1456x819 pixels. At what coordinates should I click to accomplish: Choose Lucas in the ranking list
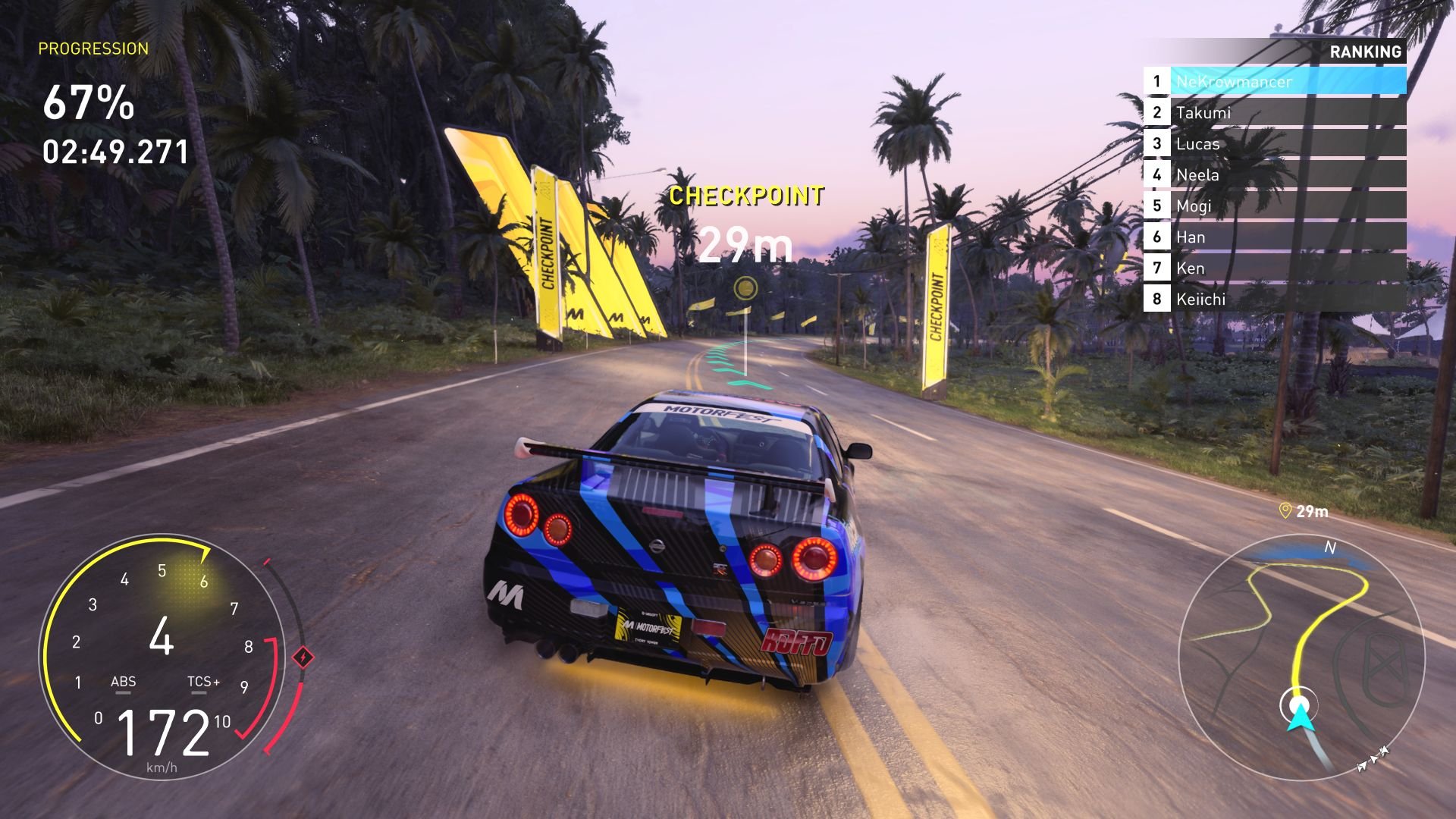tap(1274, 144)
